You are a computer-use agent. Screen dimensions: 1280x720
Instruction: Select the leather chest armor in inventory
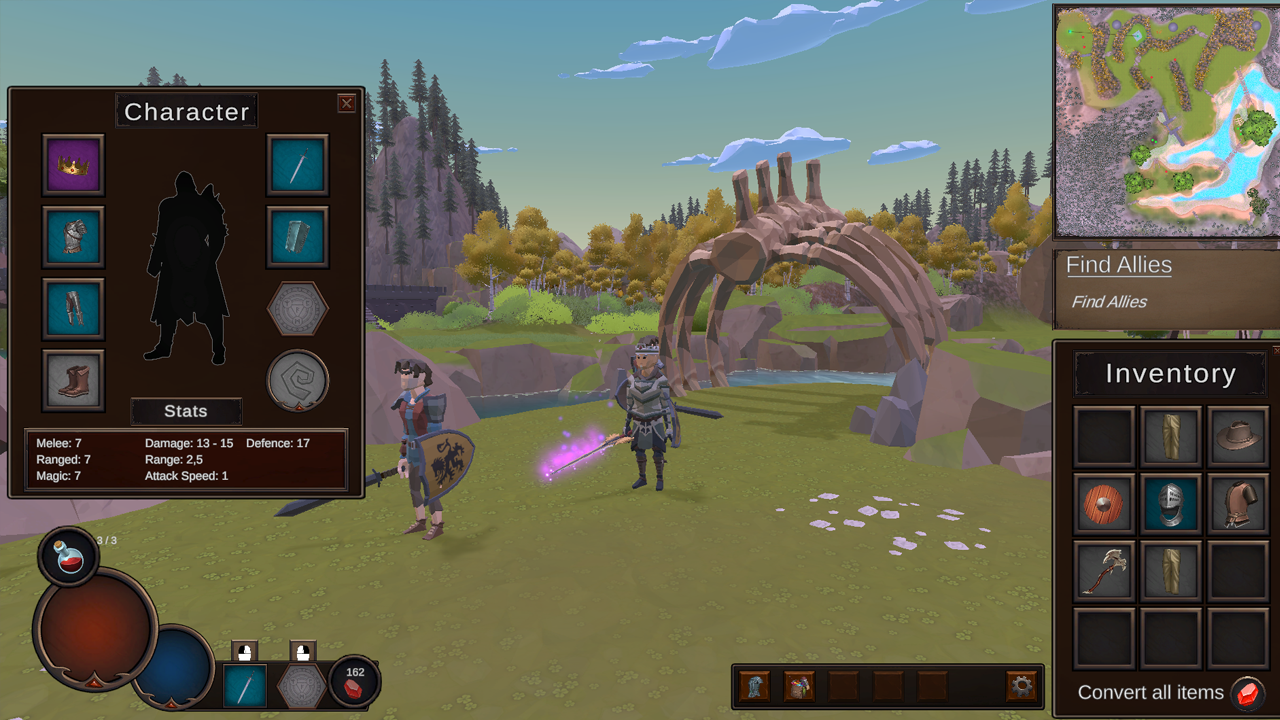coord(1238,503)
